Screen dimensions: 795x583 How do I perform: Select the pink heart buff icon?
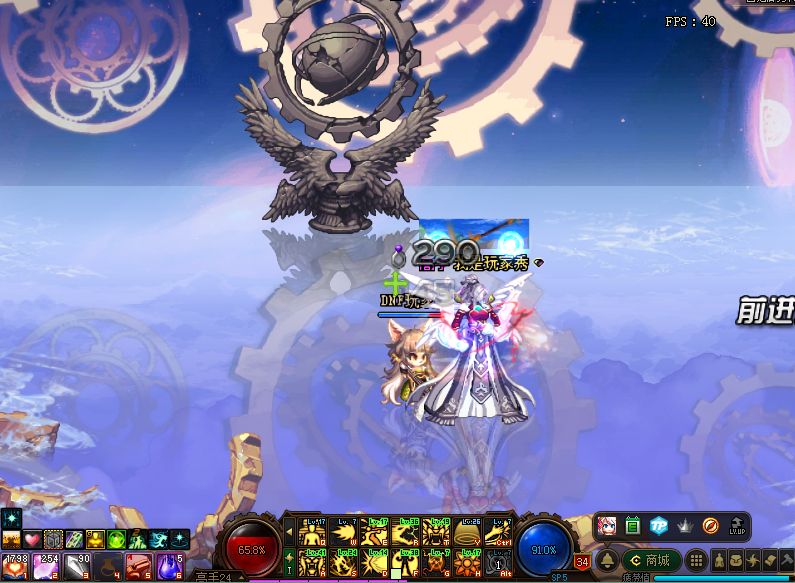coord(32,540)
